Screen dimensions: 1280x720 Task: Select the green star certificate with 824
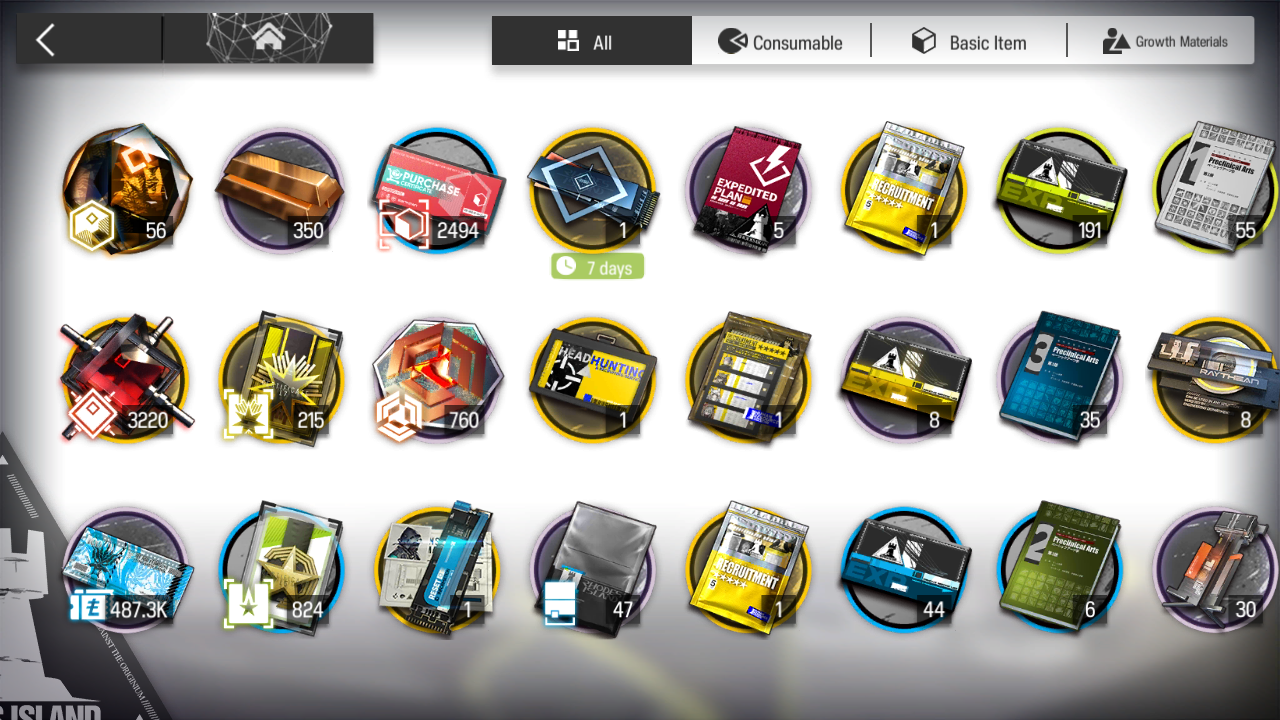281,570
